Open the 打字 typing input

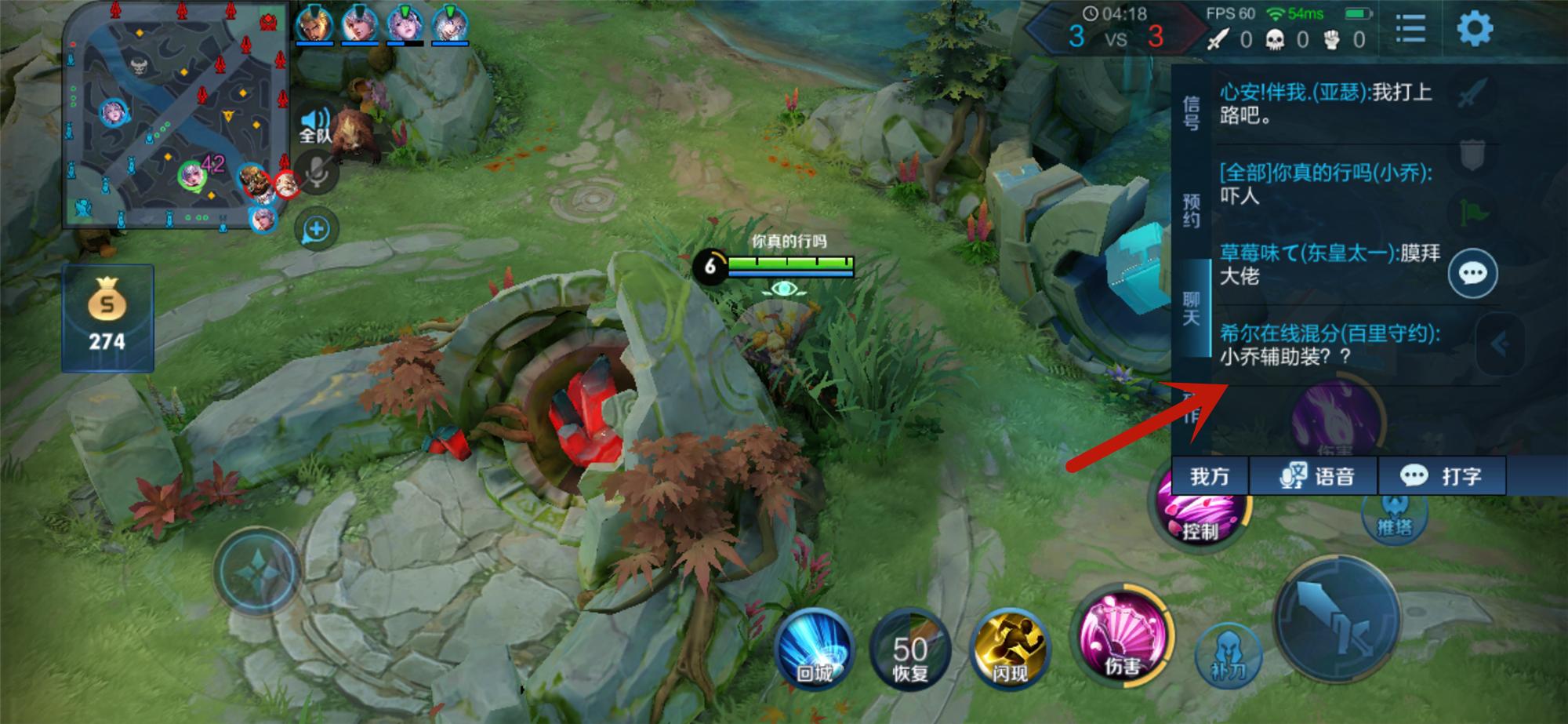click(1443, 476)
